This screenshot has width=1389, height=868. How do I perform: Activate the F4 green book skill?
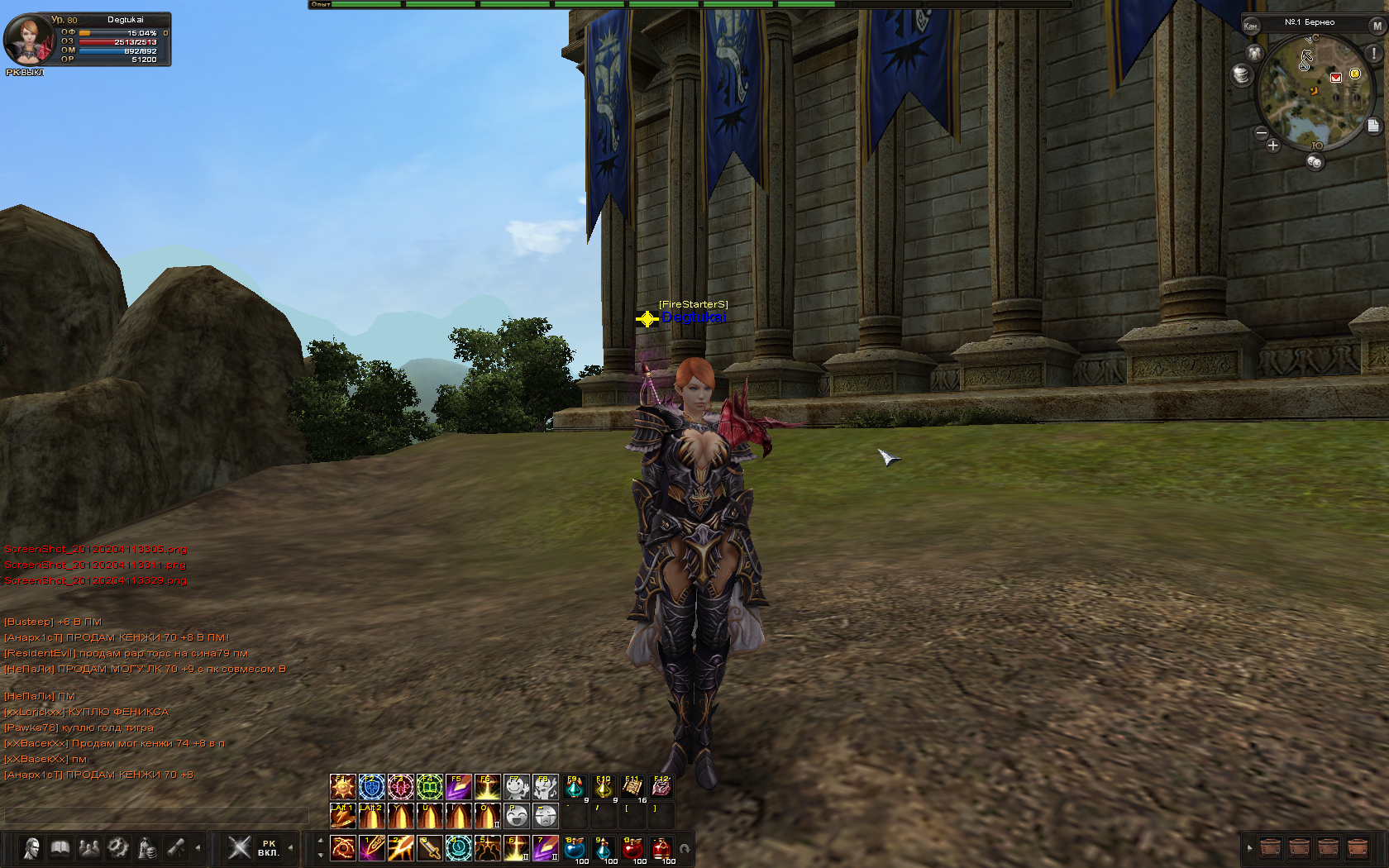429,786
